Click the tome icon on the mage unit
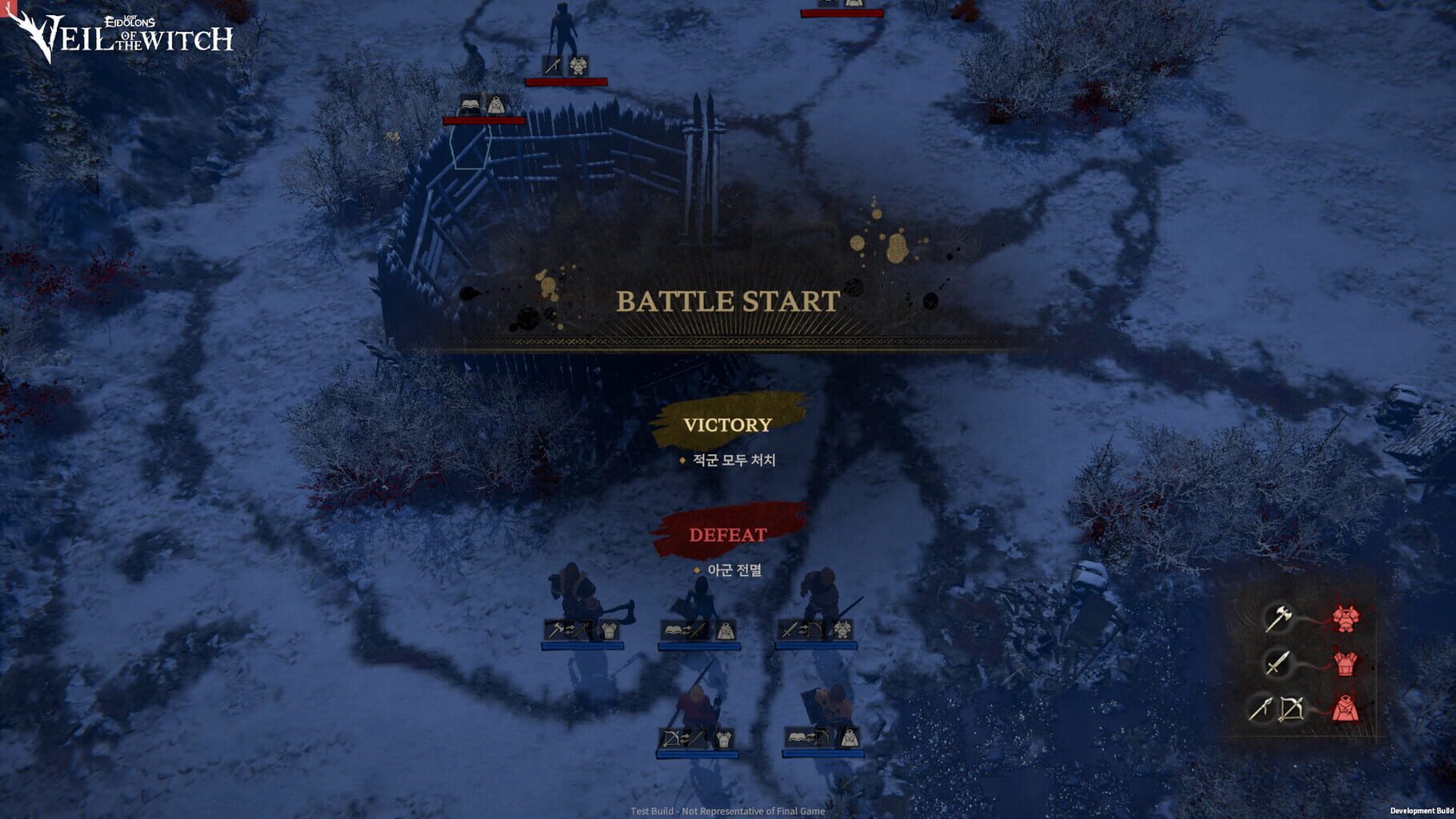Image resolution: width=1456 pixels, height=819 pixels. (674, 629)
